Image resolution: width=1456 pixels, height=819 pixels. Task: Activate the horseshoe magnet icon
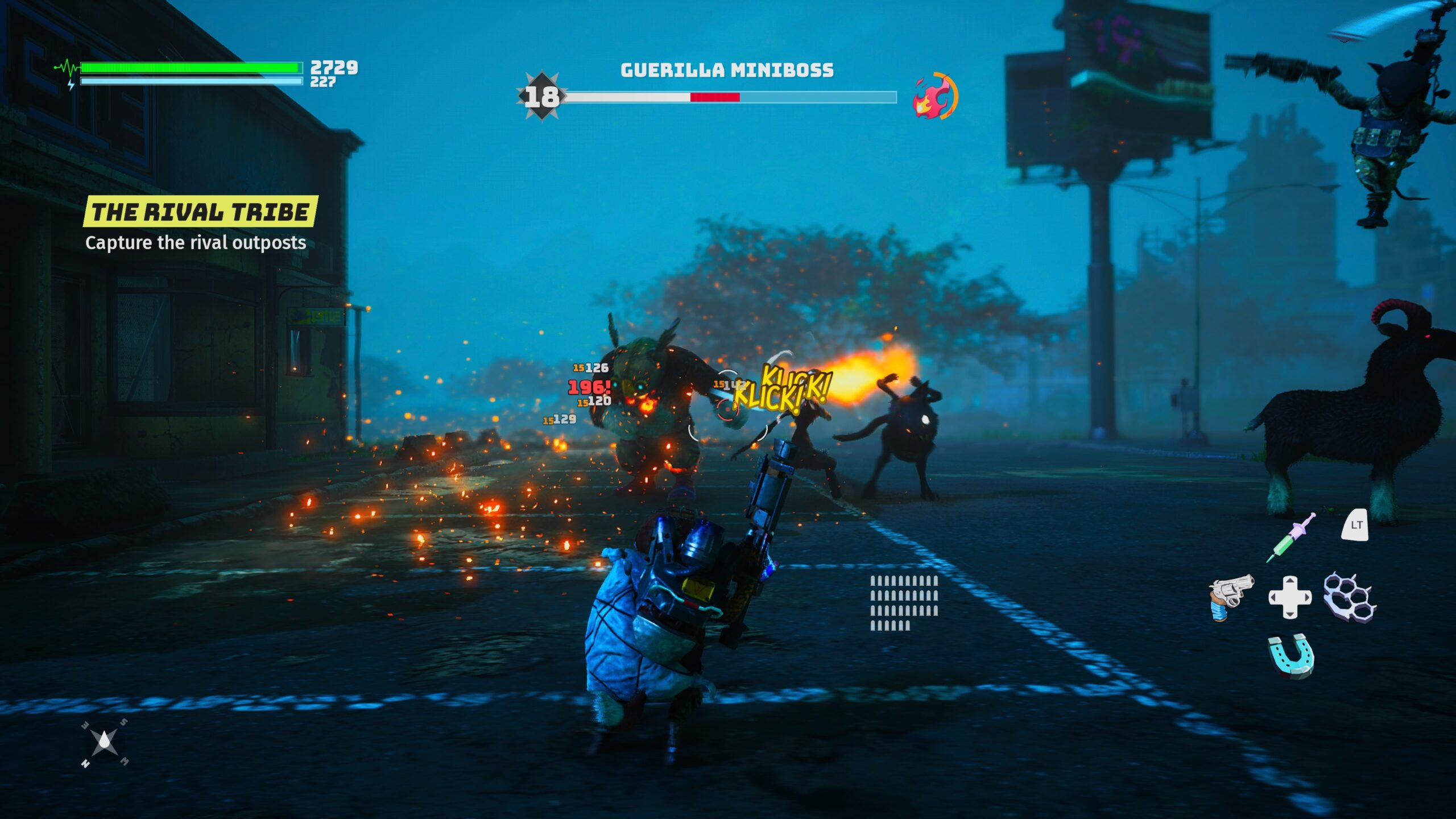tap(1291, 656)
